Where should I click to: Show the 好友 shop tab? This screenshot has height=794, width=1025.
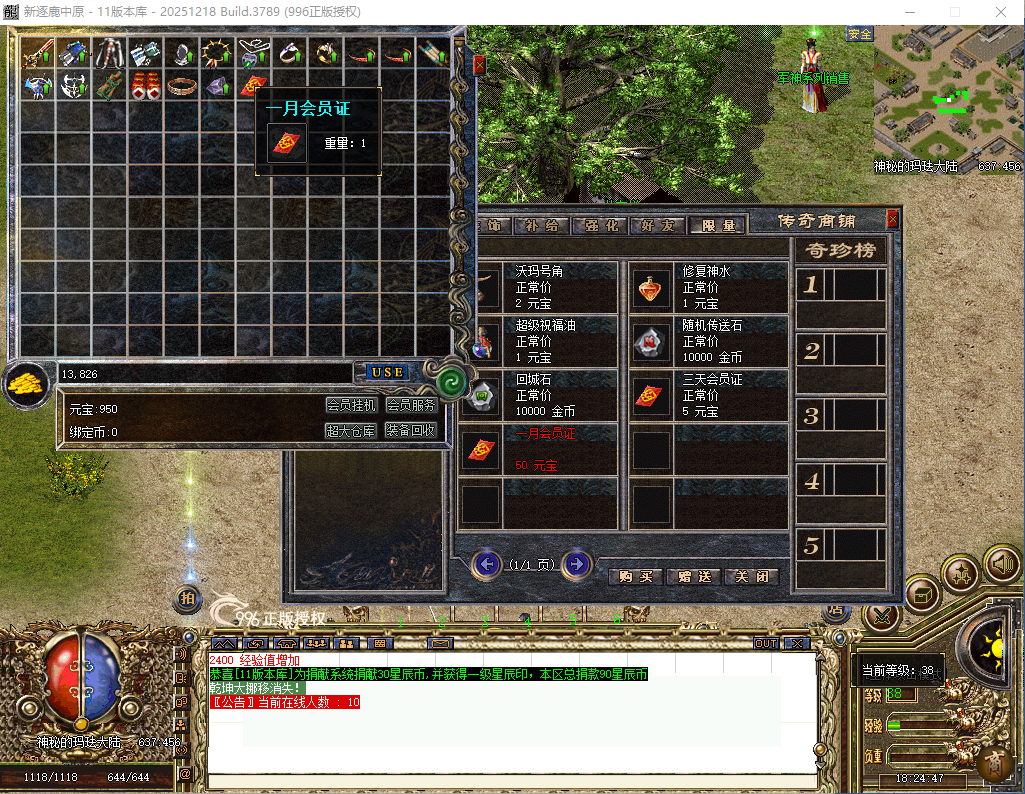pos(660,226)
